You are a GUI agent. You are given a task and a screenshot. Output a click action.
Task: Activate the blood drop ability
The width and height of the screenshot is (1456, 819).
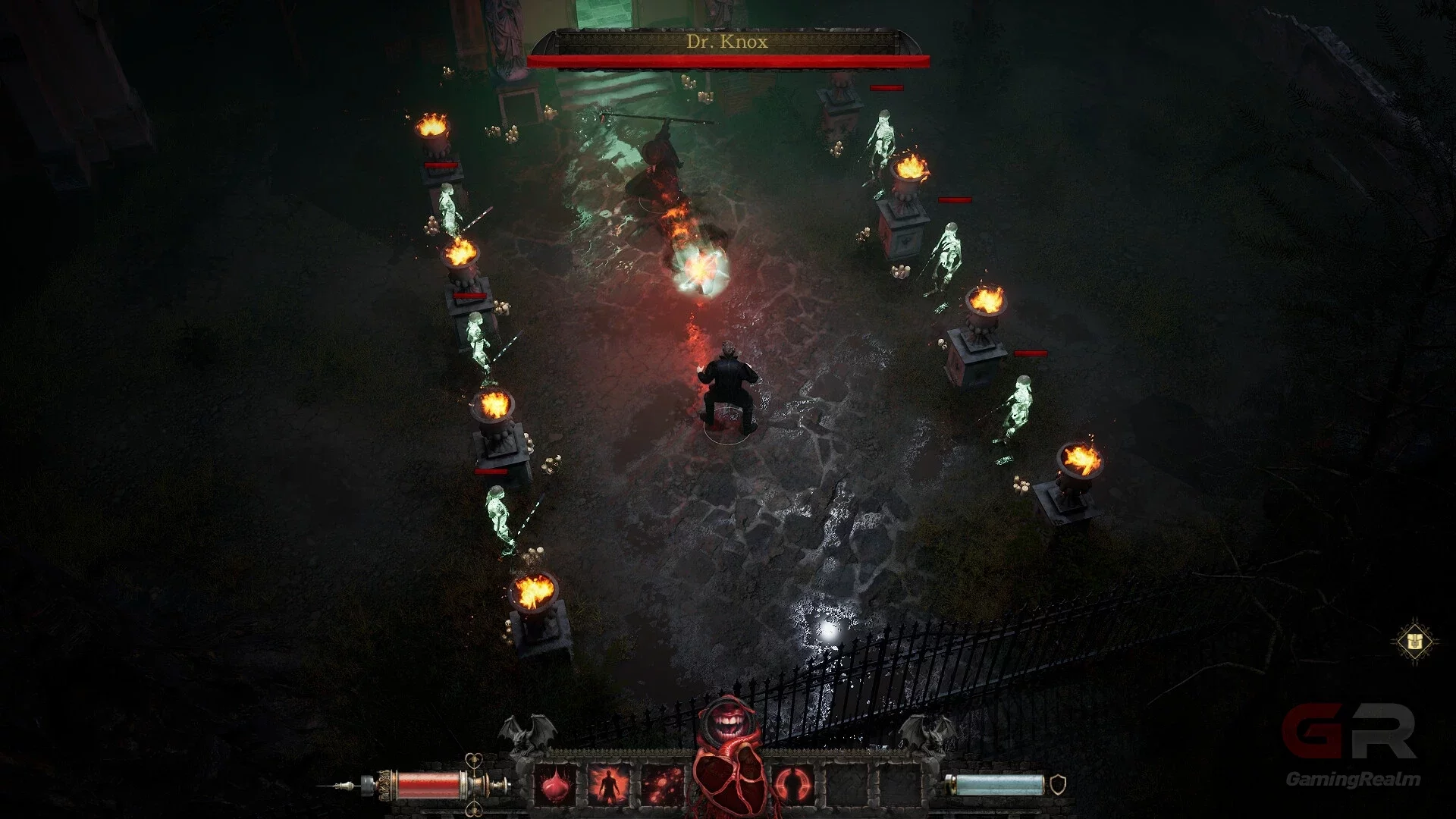556,786
